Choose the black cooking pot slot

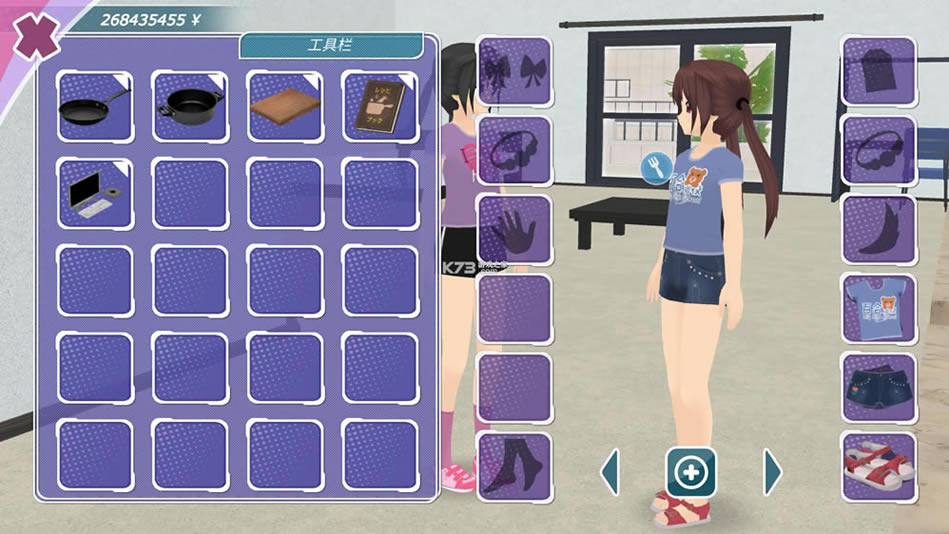pyautogui.click(x=189, y=106)
